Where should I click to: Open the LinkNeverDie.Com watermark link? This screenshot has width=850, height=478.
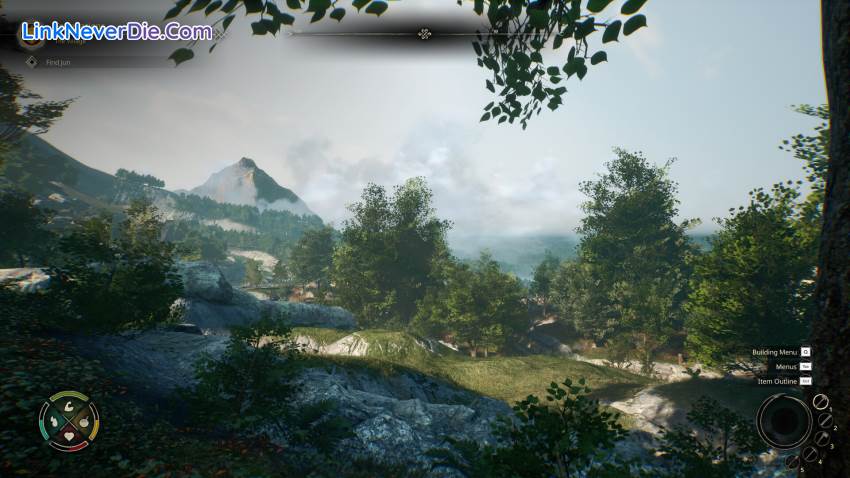tap(115, 31)
